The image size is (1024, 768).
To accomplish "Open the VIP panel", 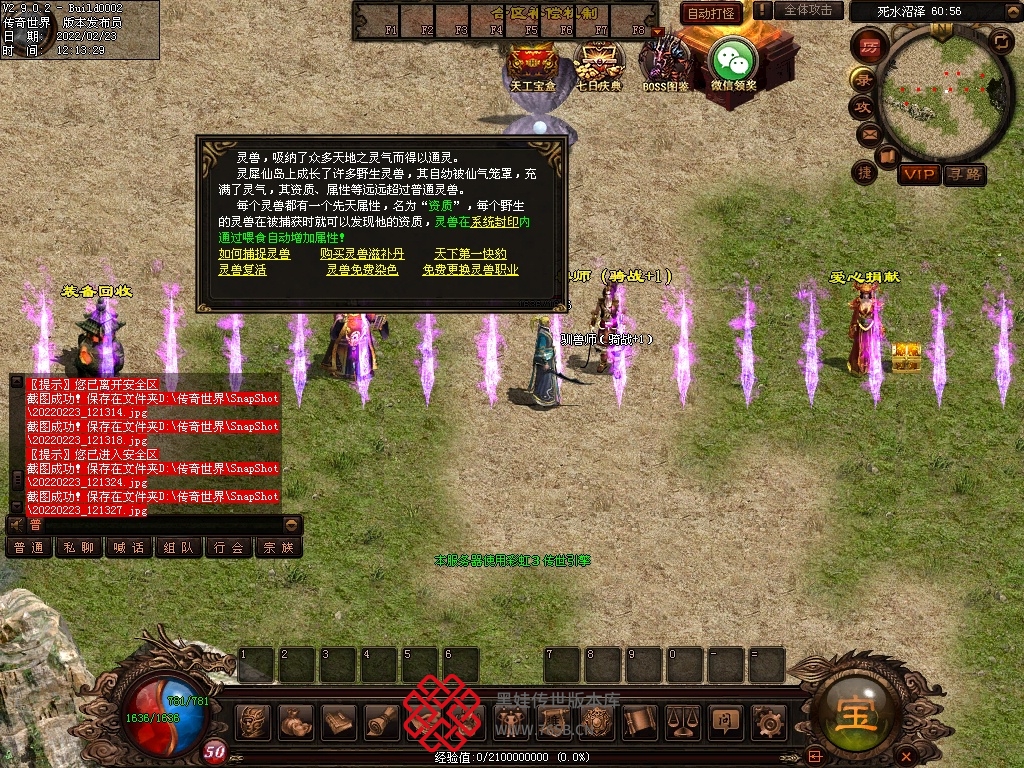I will (918, 174).
